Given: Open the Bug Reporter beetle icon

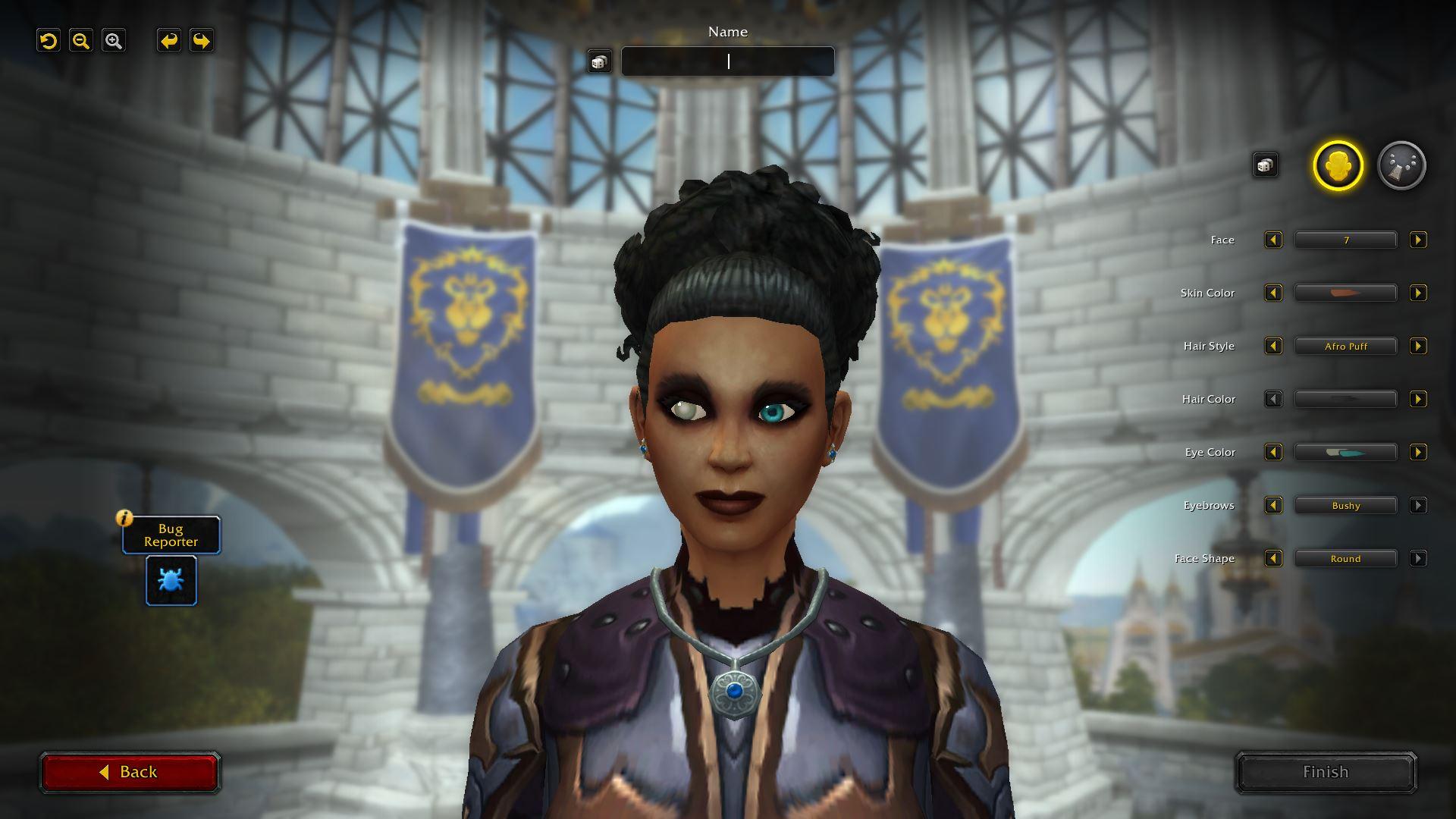Looking at the screenshot, I should [171, 581].
